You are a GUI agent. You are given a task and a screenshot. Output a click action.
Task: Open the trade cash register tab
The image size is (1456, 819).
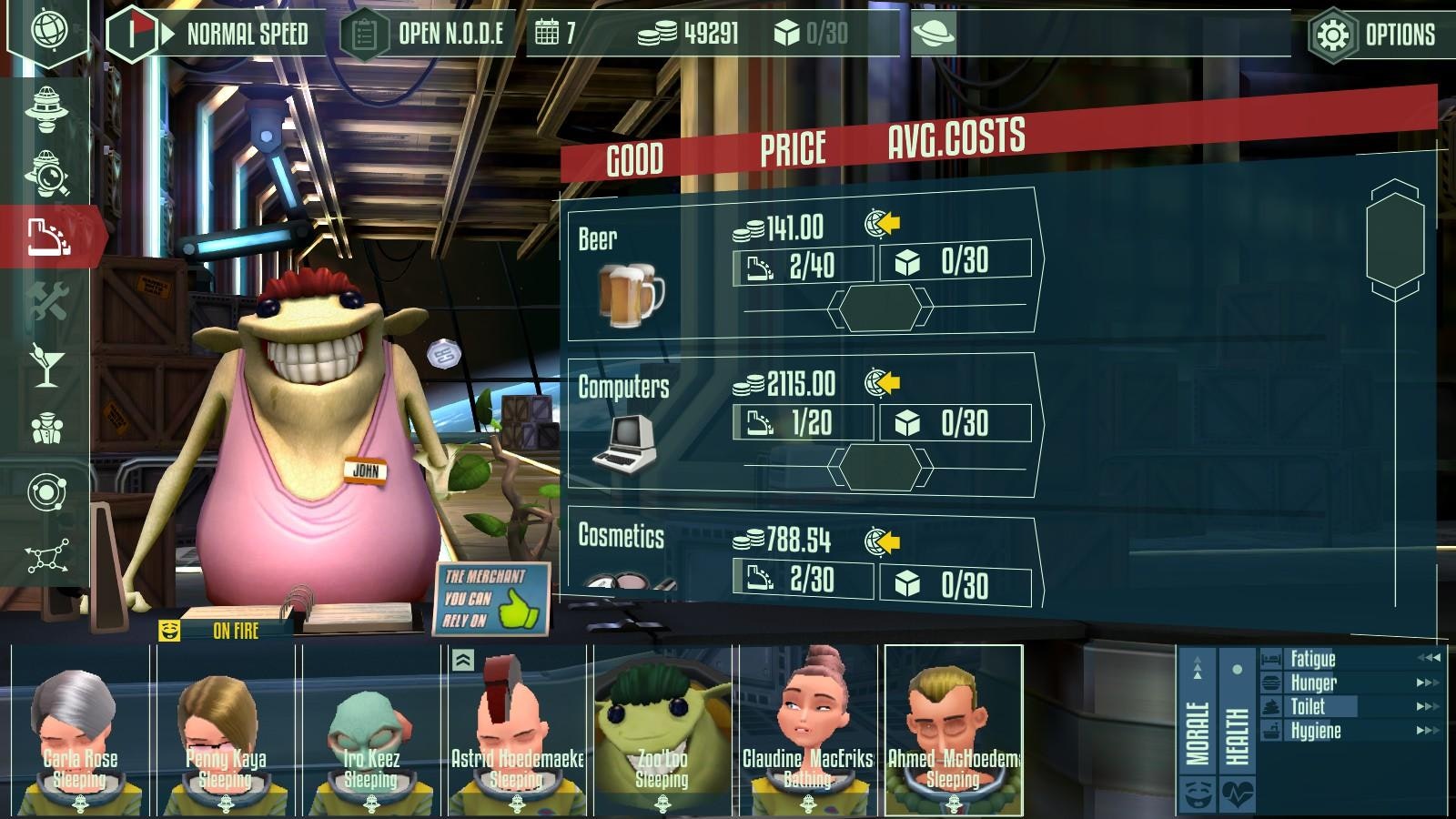click(x=47, y=237)
